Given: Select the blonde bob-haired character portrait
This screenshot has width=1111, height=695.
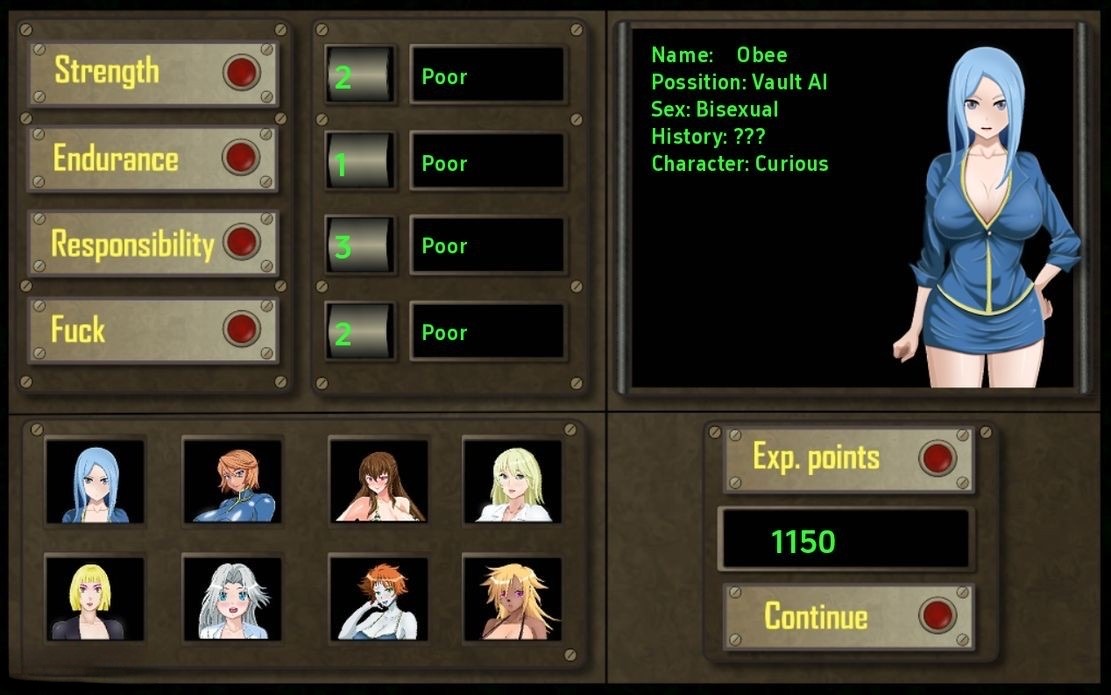Looking at the screenshot, I should tap(95, 599).
